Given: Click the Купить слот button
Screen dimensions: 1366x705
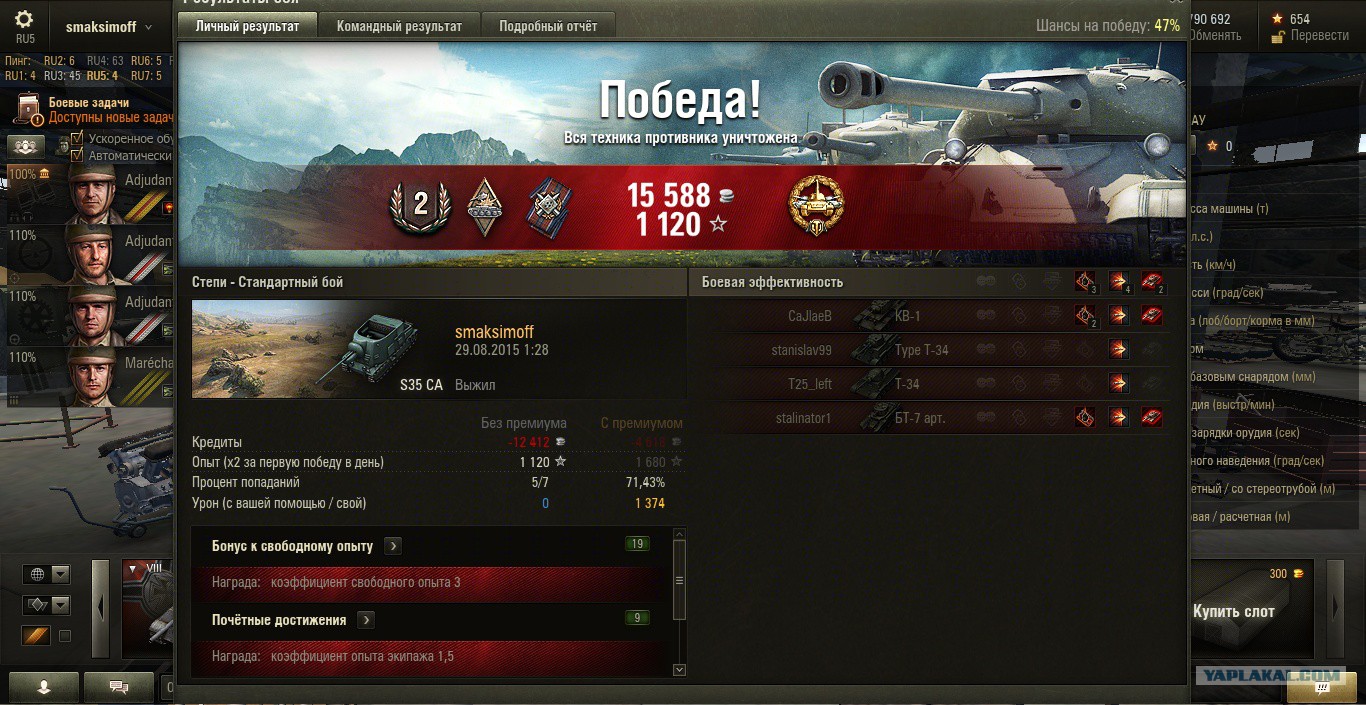Looking at the screenshot, I should (1233, 611).
